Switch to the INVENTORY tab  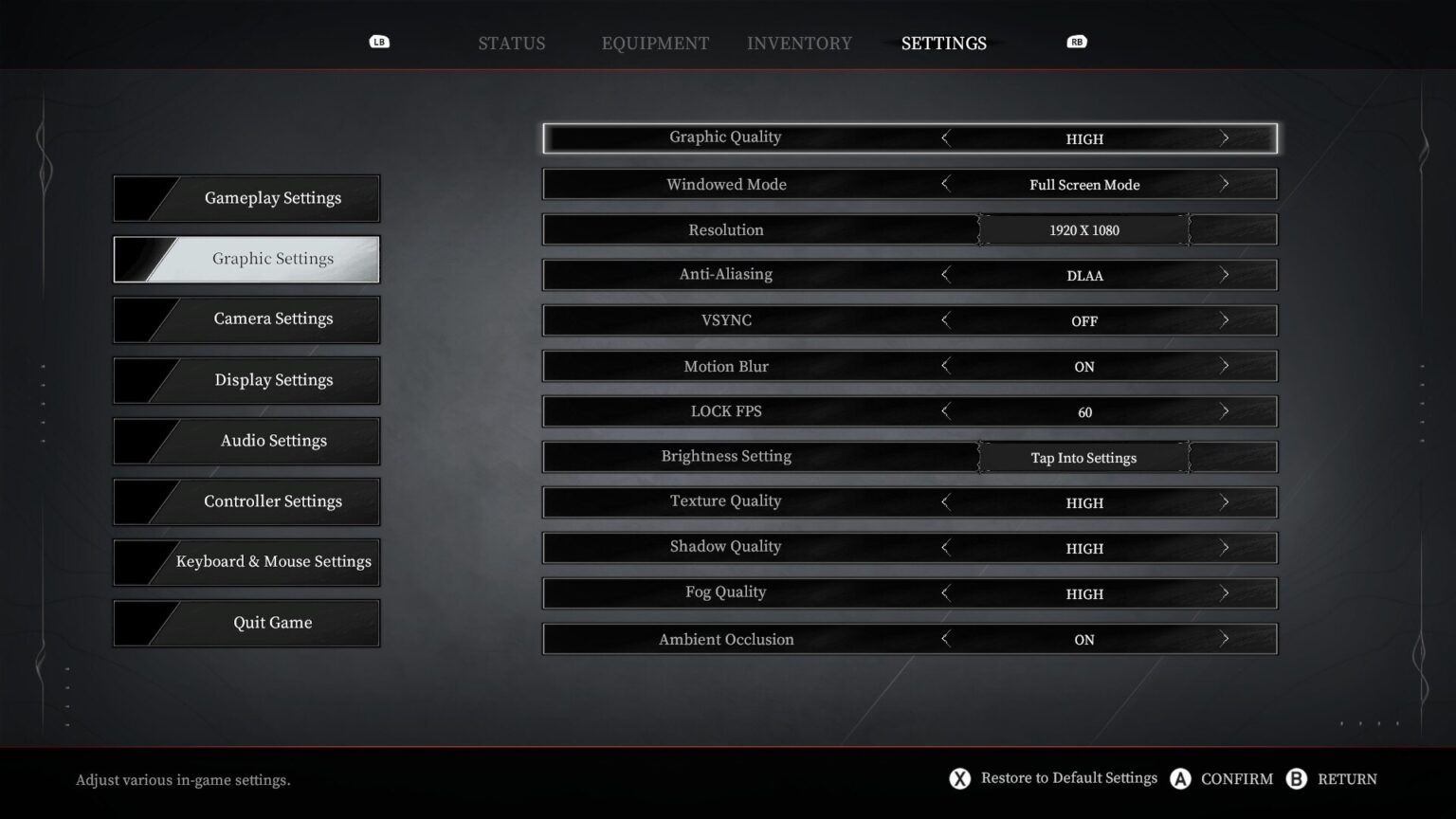point(799,43)
